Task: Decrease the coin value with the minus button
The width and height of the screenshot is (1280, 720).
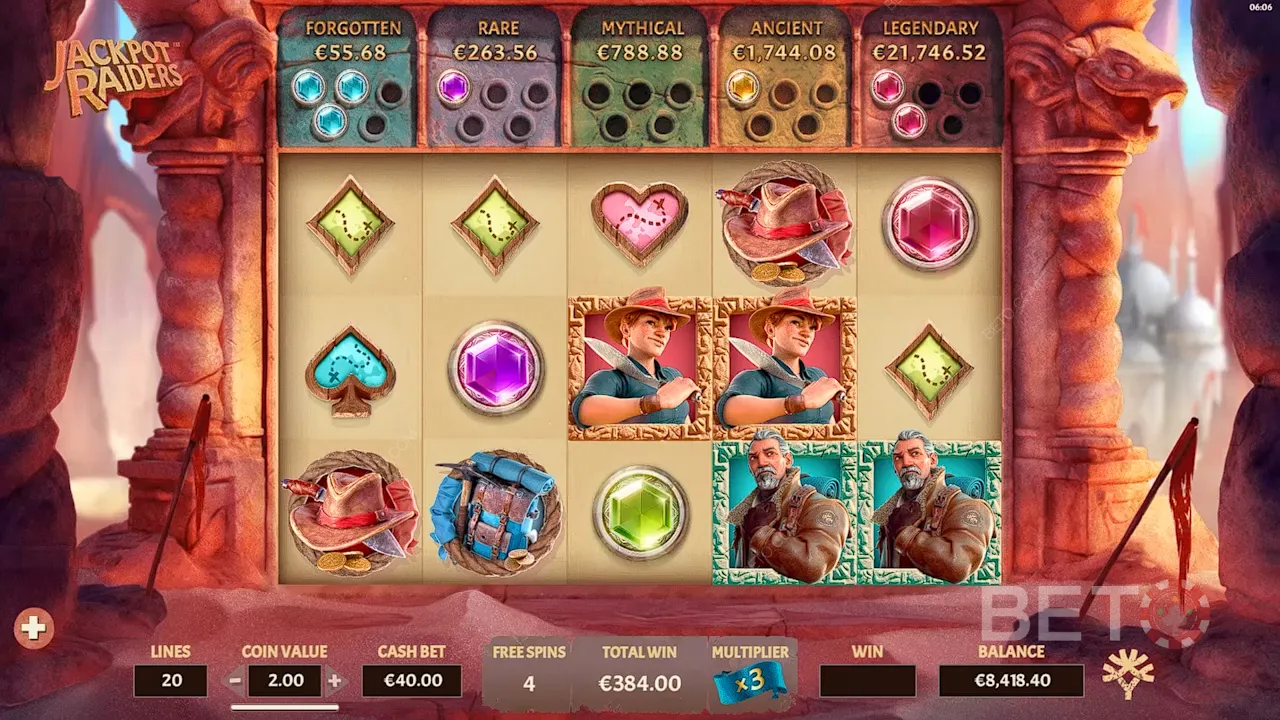Action: 235,682
